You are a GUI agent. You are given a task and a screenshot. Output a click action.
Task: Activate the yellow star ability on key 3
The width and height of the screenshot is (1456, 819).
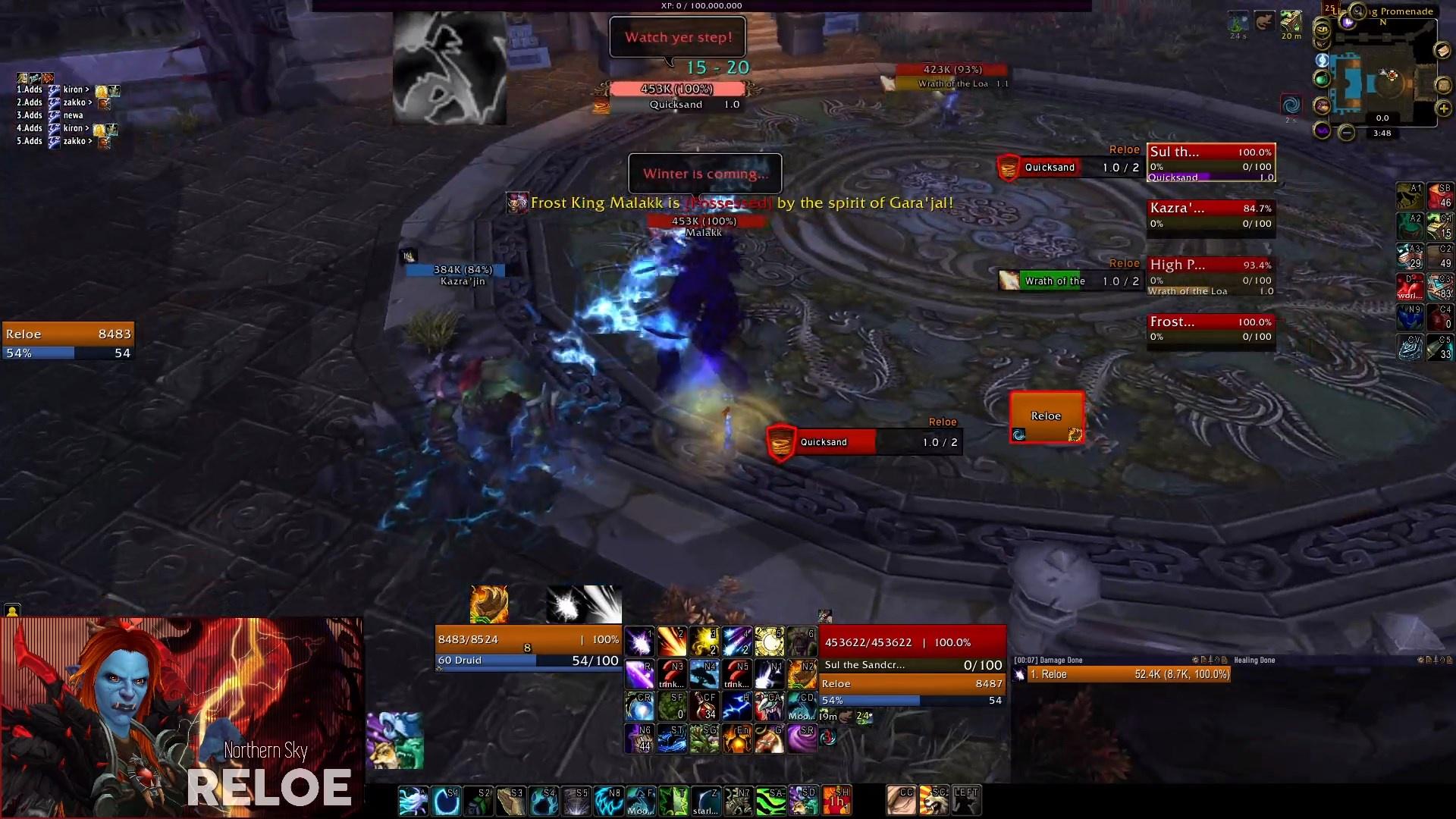coord(704,642)
